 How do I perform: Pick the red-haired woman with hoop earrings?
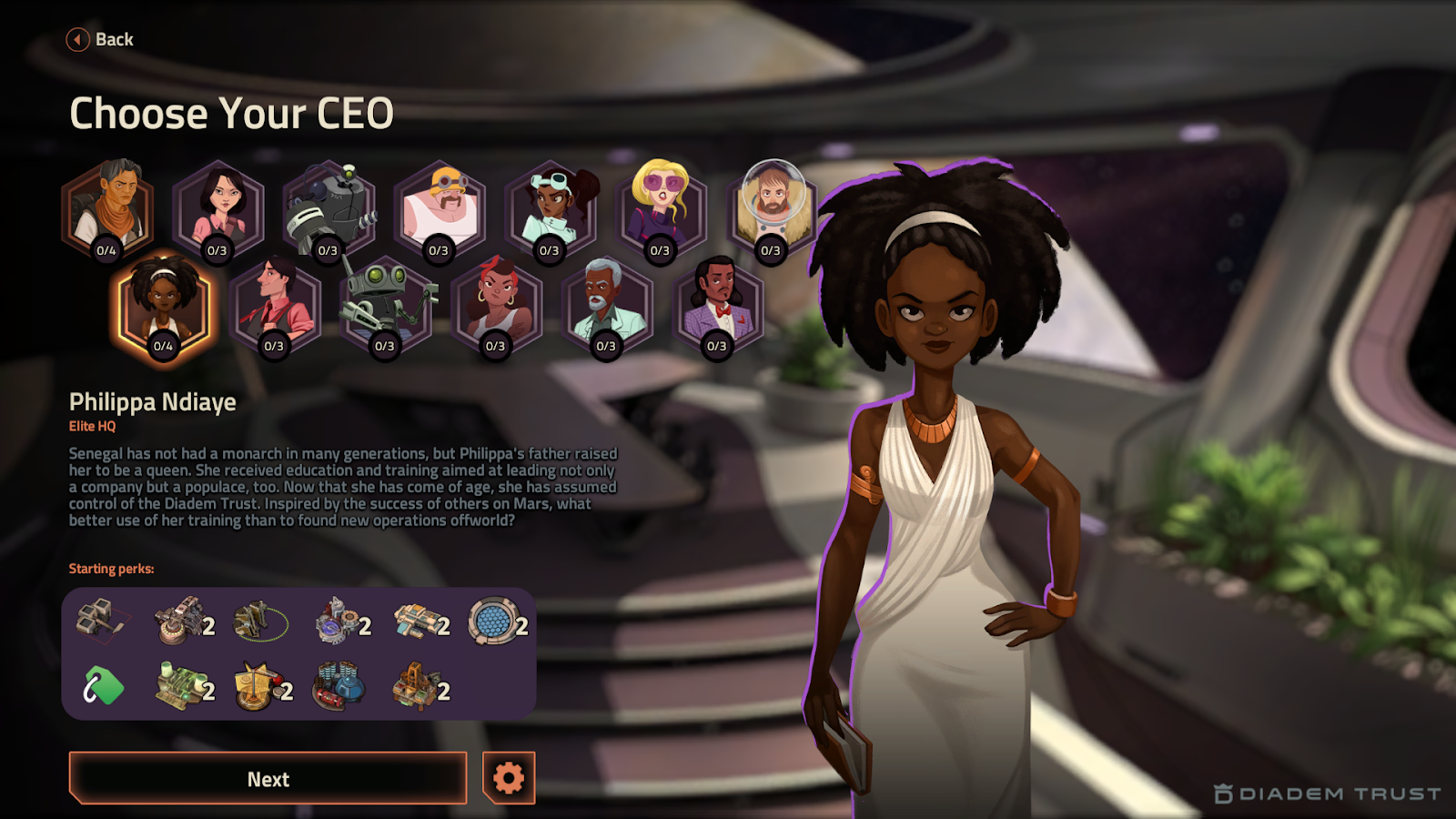(x=497, y=305)
